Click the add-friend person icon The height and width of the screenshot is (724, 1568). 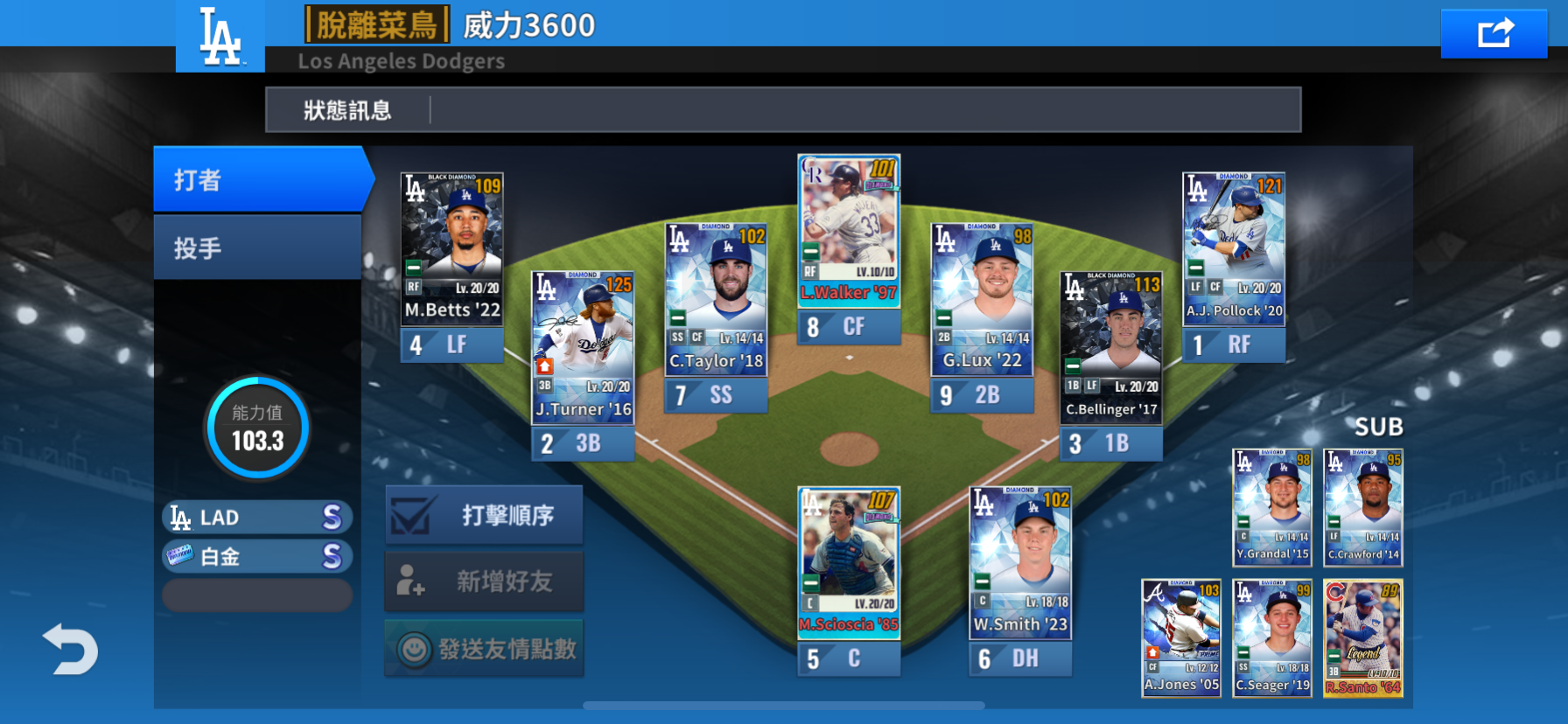[411, 581]
